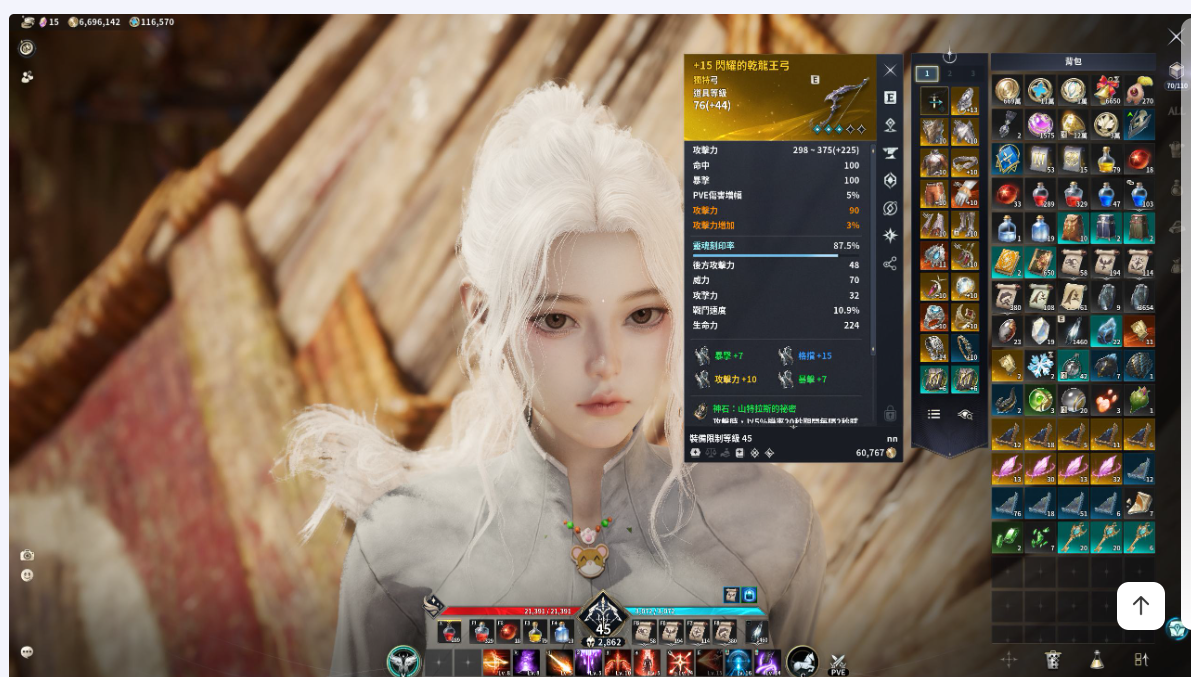Open the anvil enhancement option
Screen dimensions: 1191x677
coord(890,153)
